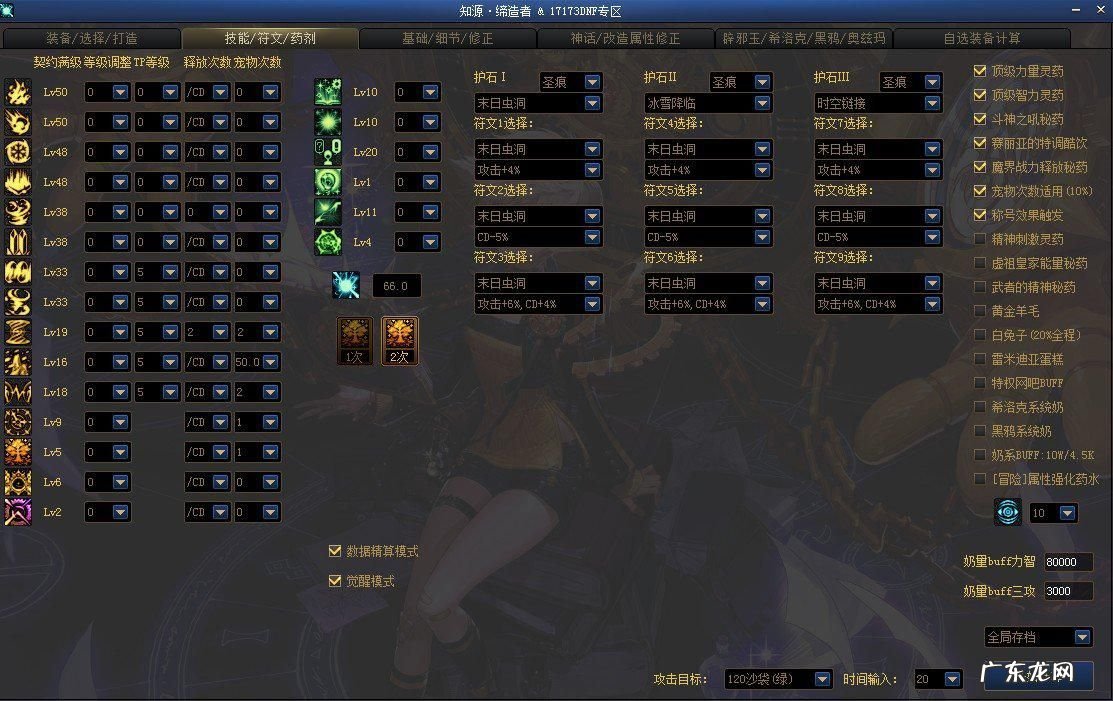Open the 冰雪降临 talisman dropdown
Screen dimensions: 1113x701
(762, 103)
